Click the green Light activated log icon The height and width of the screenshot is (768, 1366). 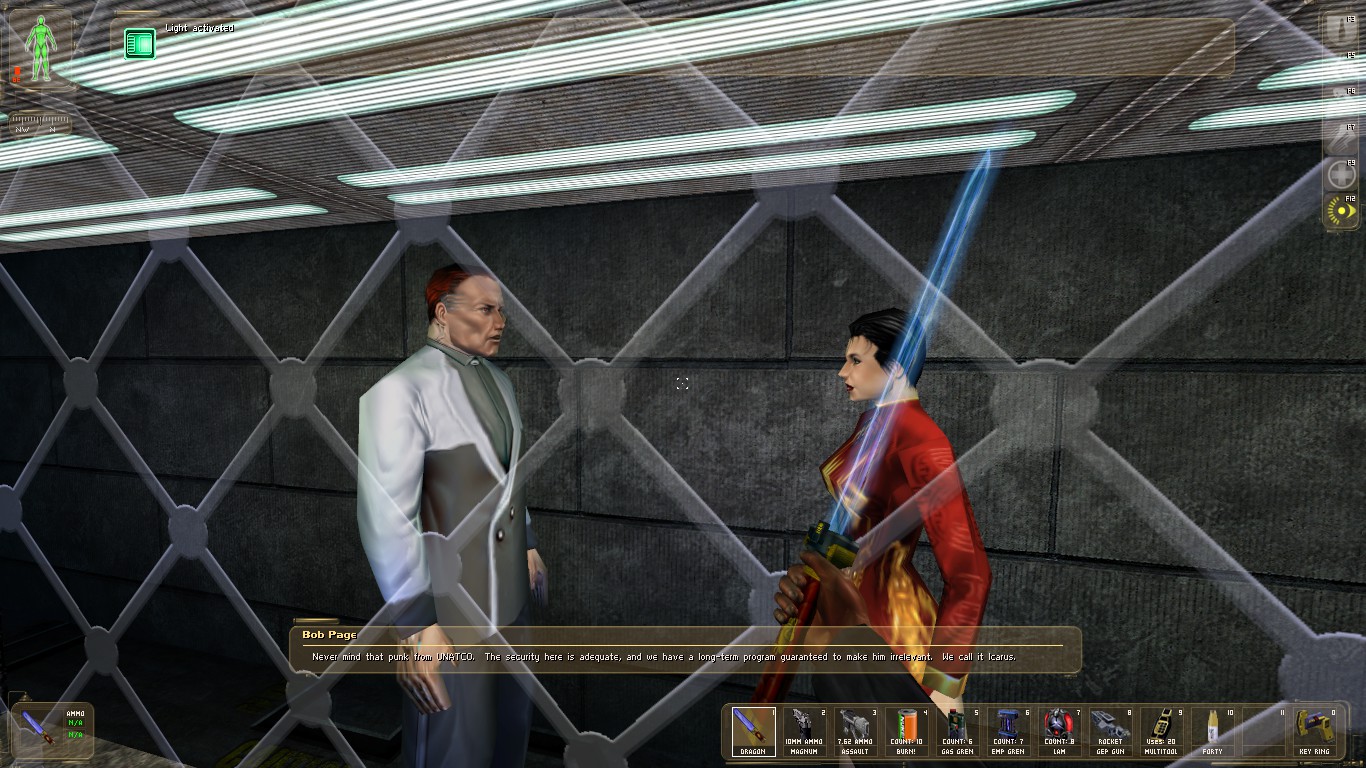point(140,44)
